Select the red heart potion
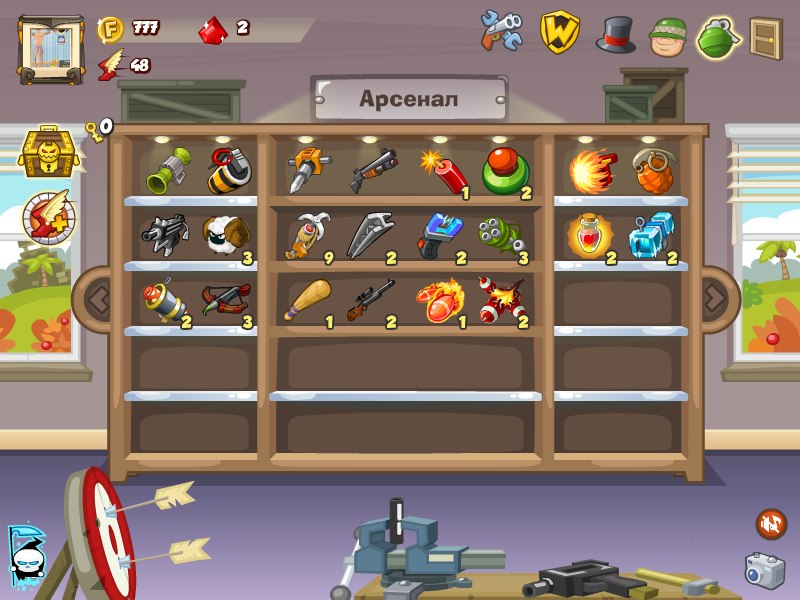The width and height of the screenshot is (800, 600). point(590,237)
